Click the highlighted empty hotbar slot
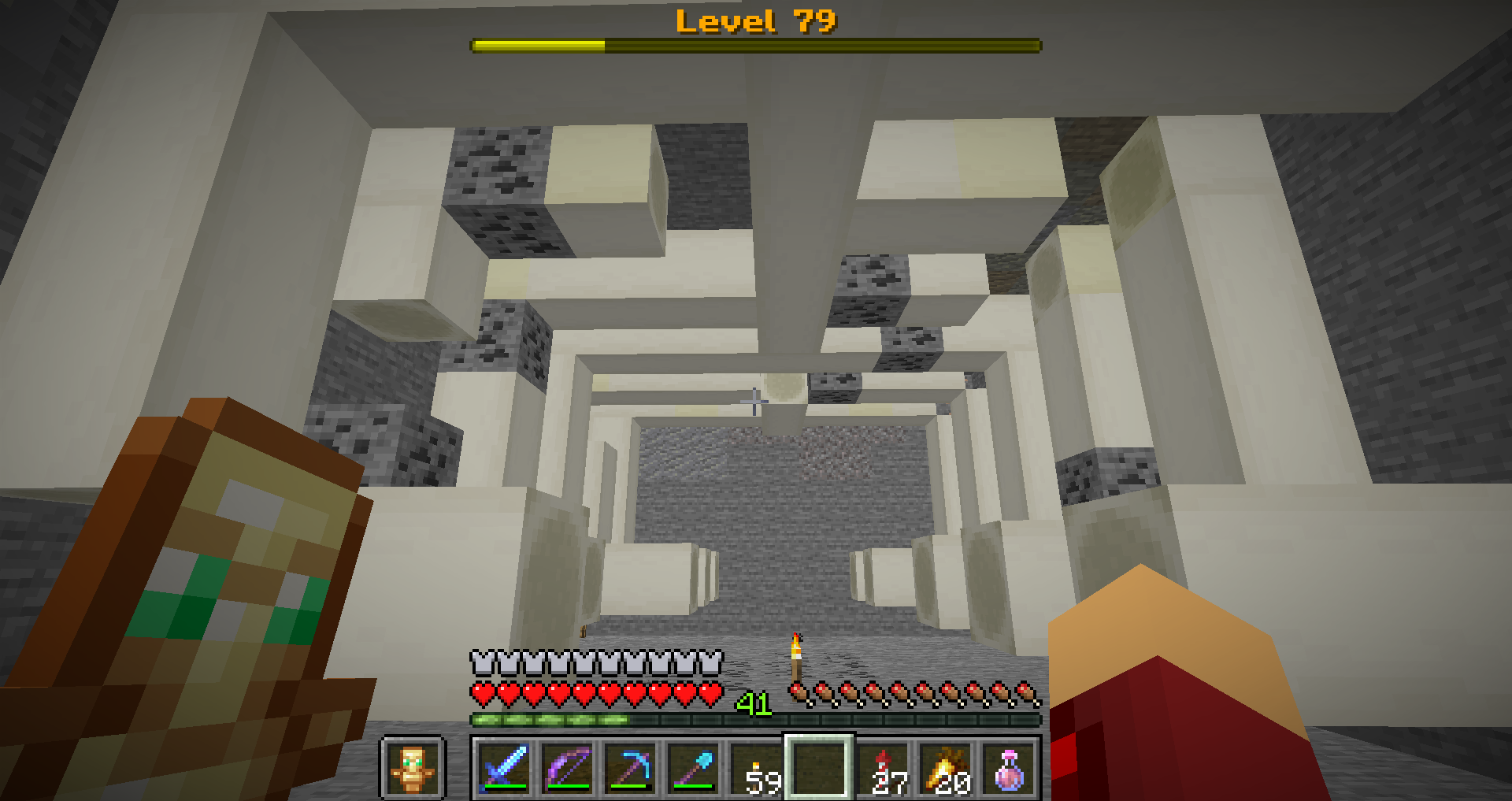The width and height of the screenshot is (1512, 801). tap(819, 768)
